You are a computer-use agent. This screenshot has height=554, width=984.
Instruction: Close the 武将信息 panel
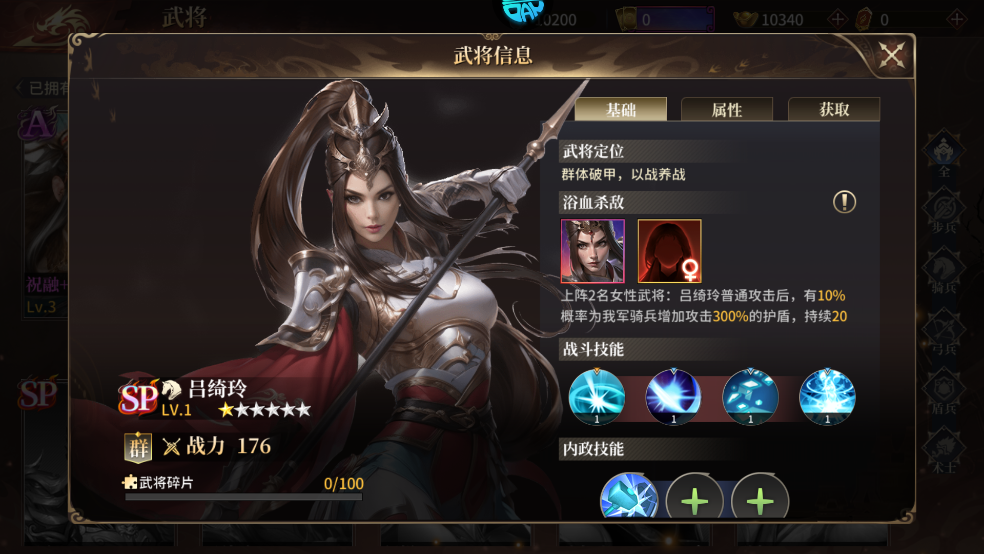[x=891, y=56]
